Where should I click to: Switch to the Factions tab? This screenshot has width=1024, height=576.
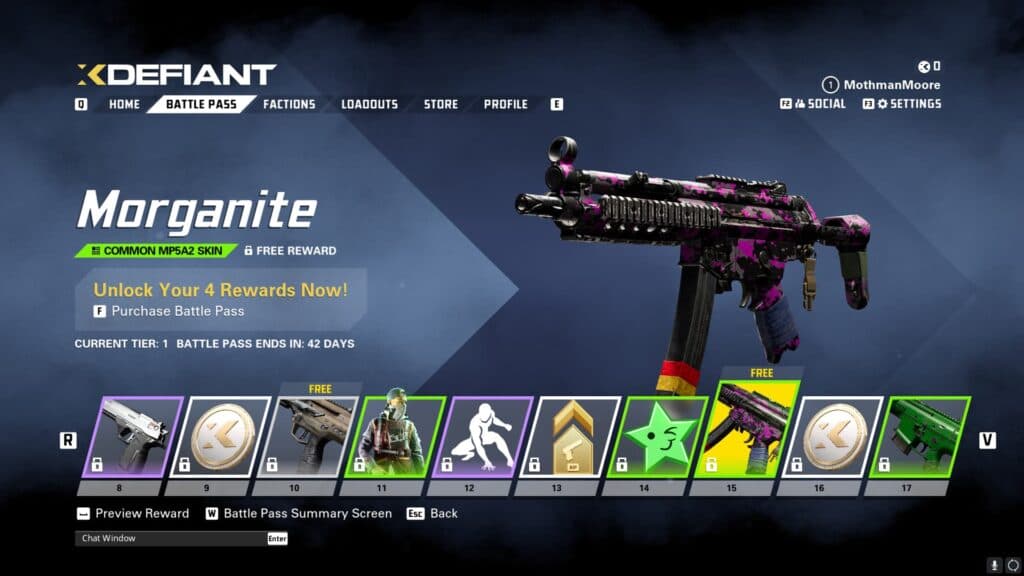(x=289, y=104)
